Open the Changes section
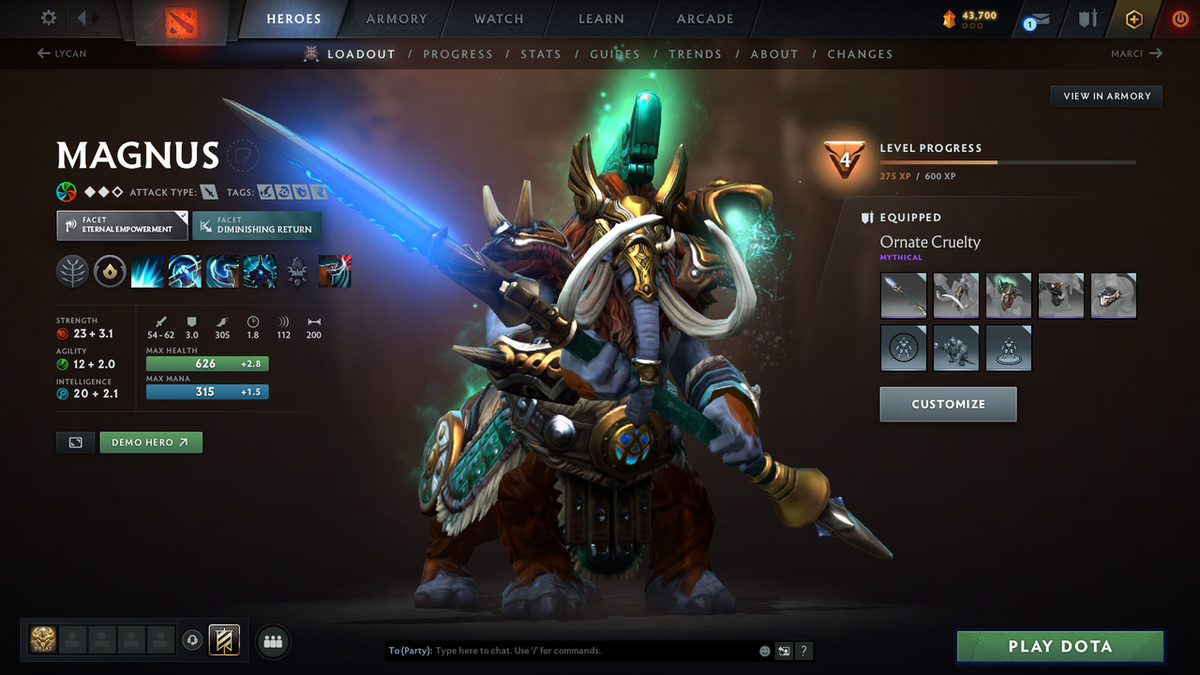1200x675 pixels. (x=860, y=54)
